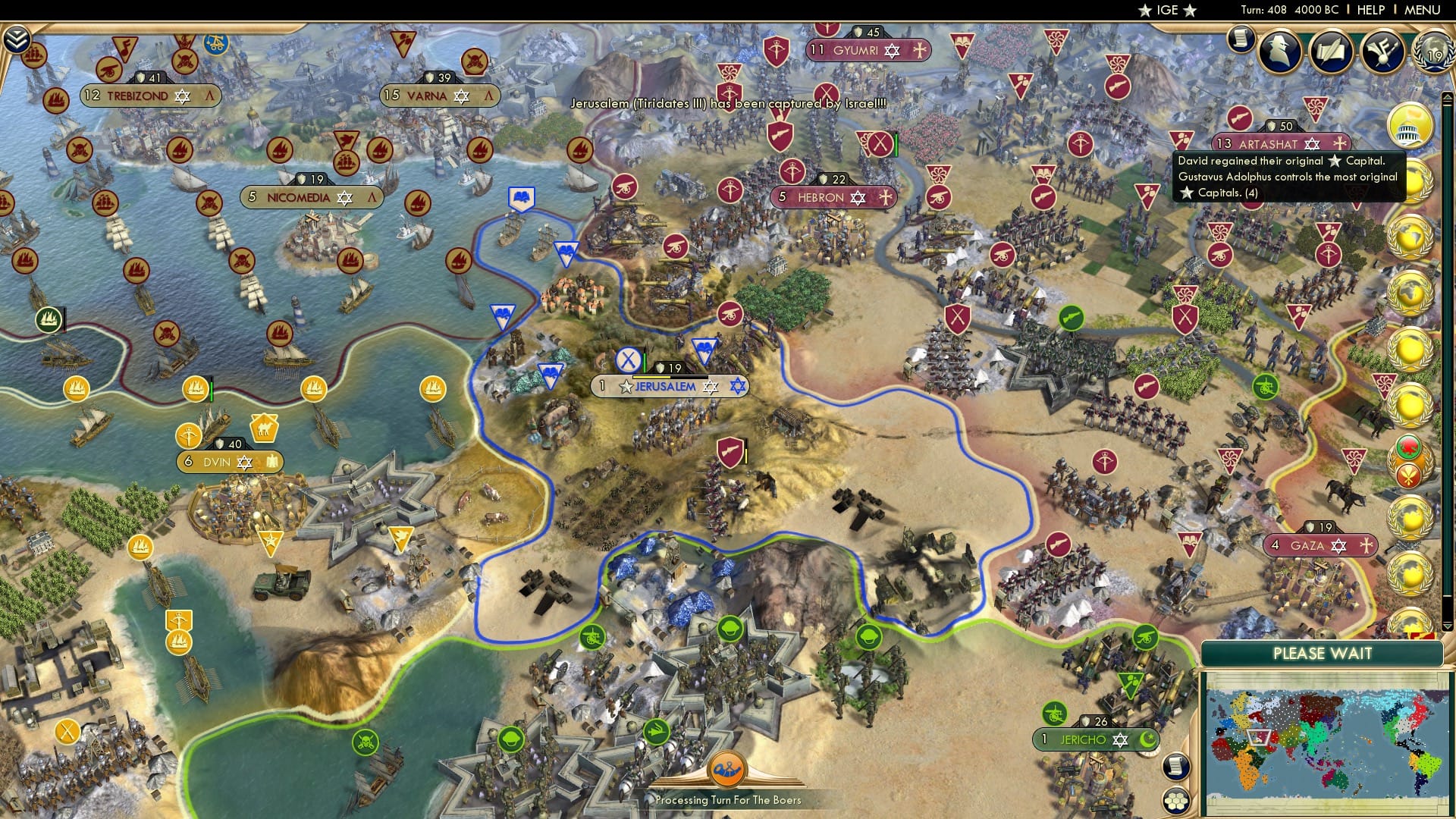Open the MENU item in the top bar
The image size is (1456, 819).
point(1422,10)
